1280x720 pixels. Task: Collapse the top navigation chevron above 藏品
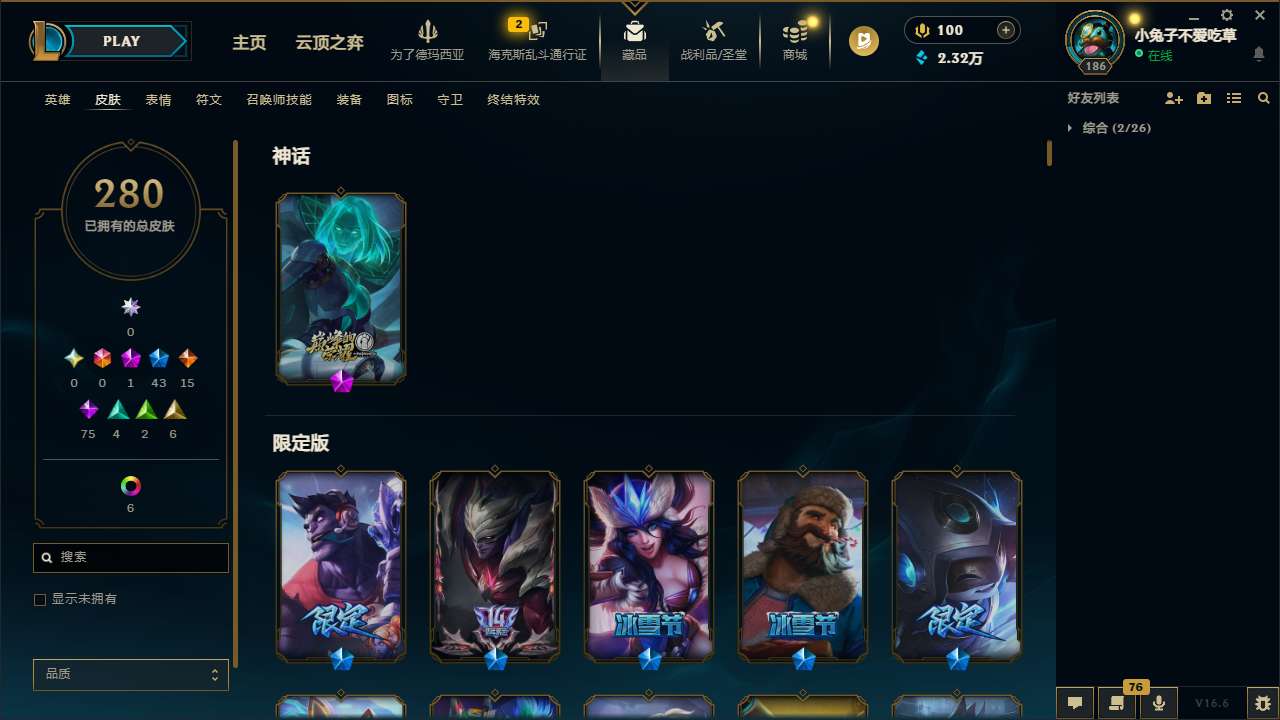click(x=634, y=6)
